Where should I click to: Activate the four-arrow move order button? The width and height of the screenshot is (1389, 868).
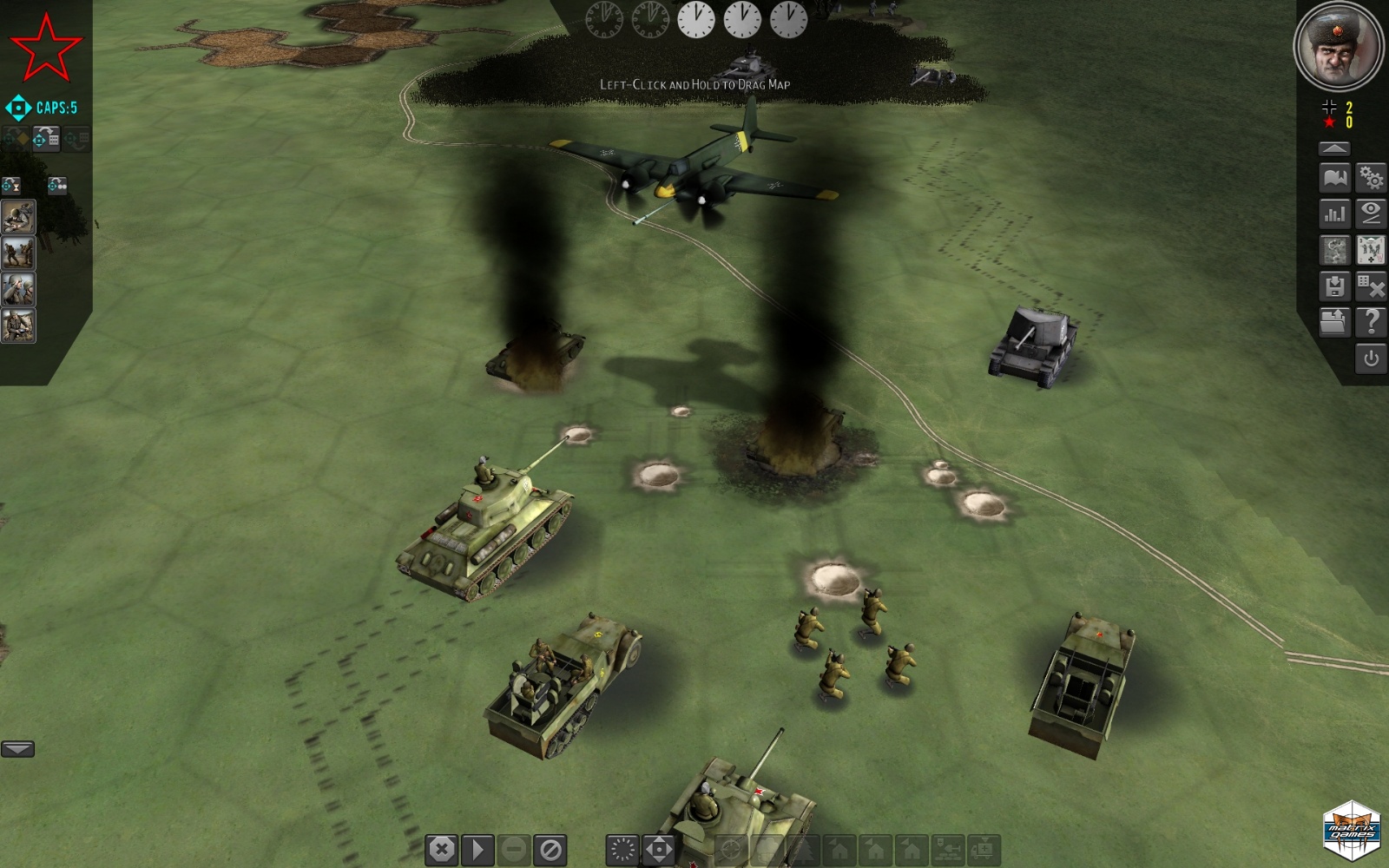click(x=659, y=850)
